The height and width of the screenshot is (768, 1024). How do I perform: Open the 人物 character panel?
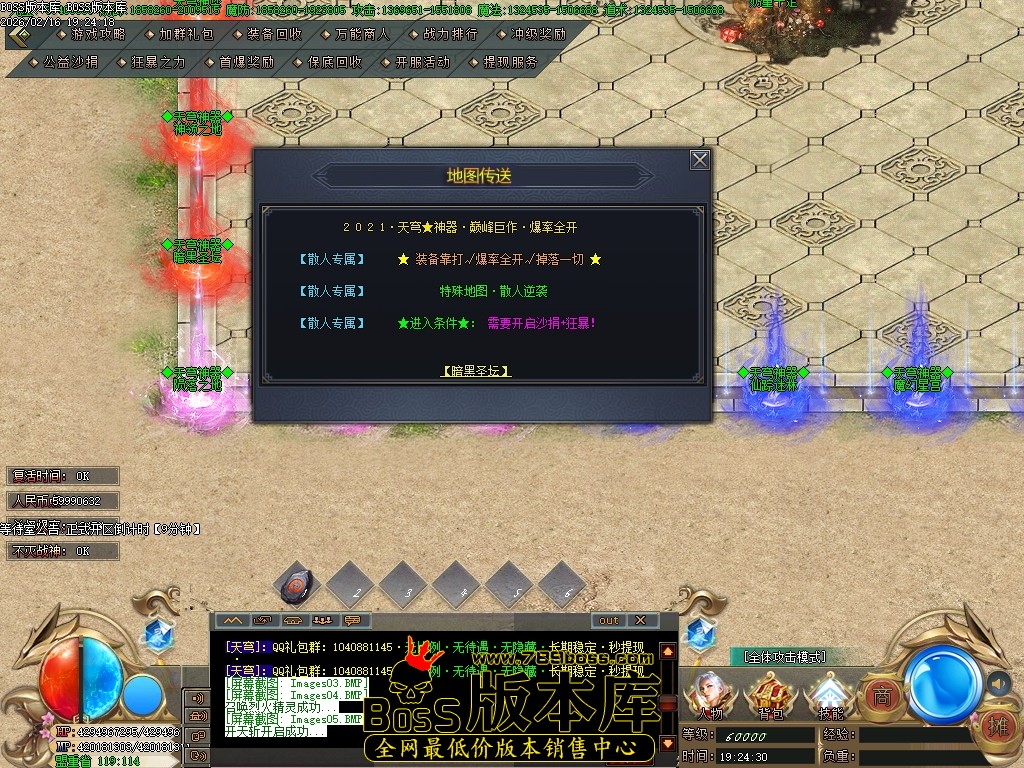[x=712, y=694]
